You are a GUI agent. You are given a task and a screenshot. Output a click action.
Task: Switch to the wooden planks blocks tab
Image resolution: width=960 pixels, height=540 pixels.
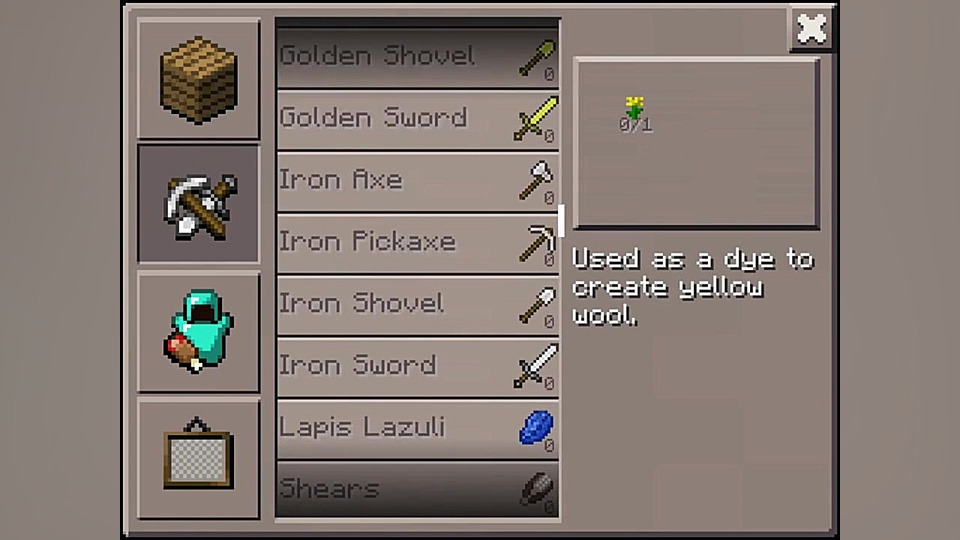(x=198, y=79)
